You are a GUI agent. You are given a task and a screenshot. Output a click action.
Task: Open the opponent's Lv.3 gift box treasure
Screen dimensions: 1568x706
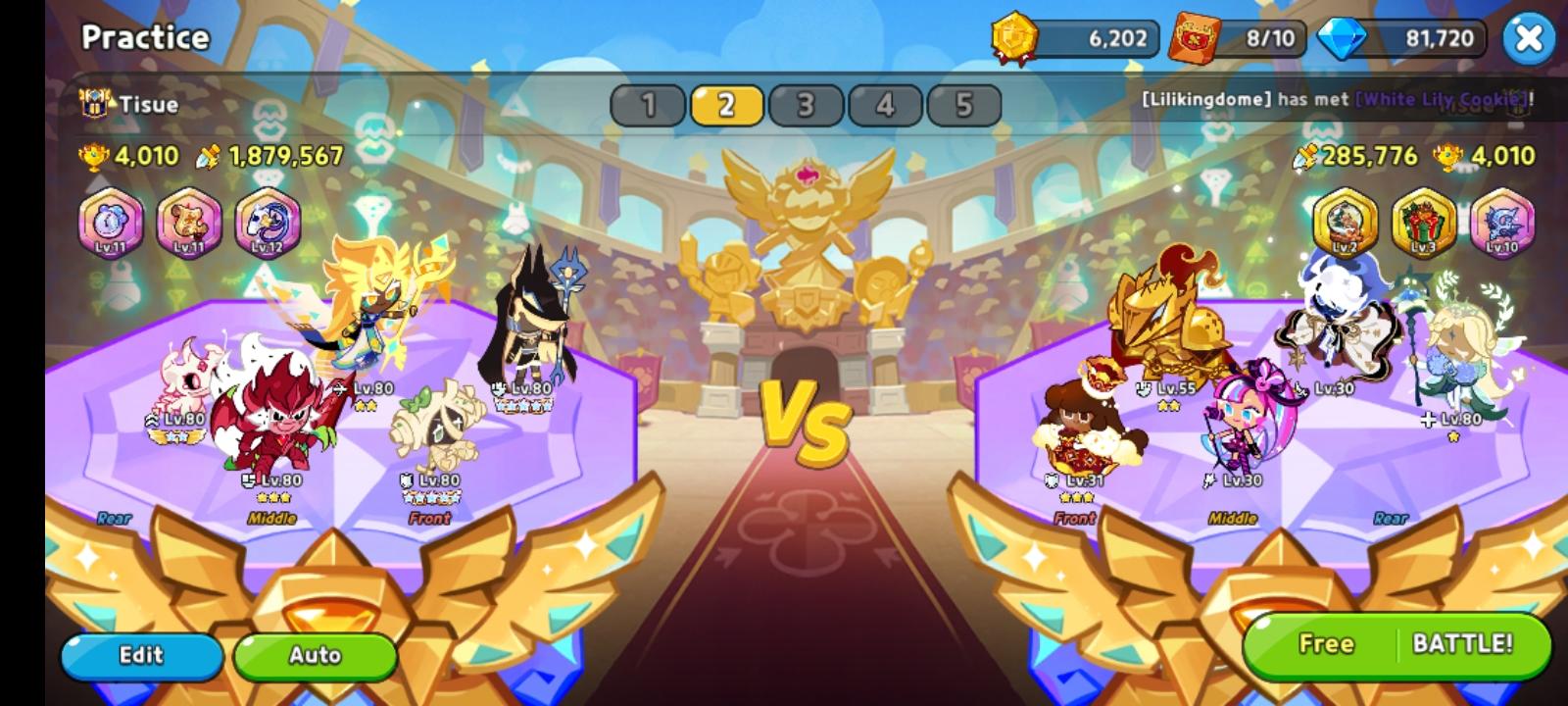[1423, 224]
